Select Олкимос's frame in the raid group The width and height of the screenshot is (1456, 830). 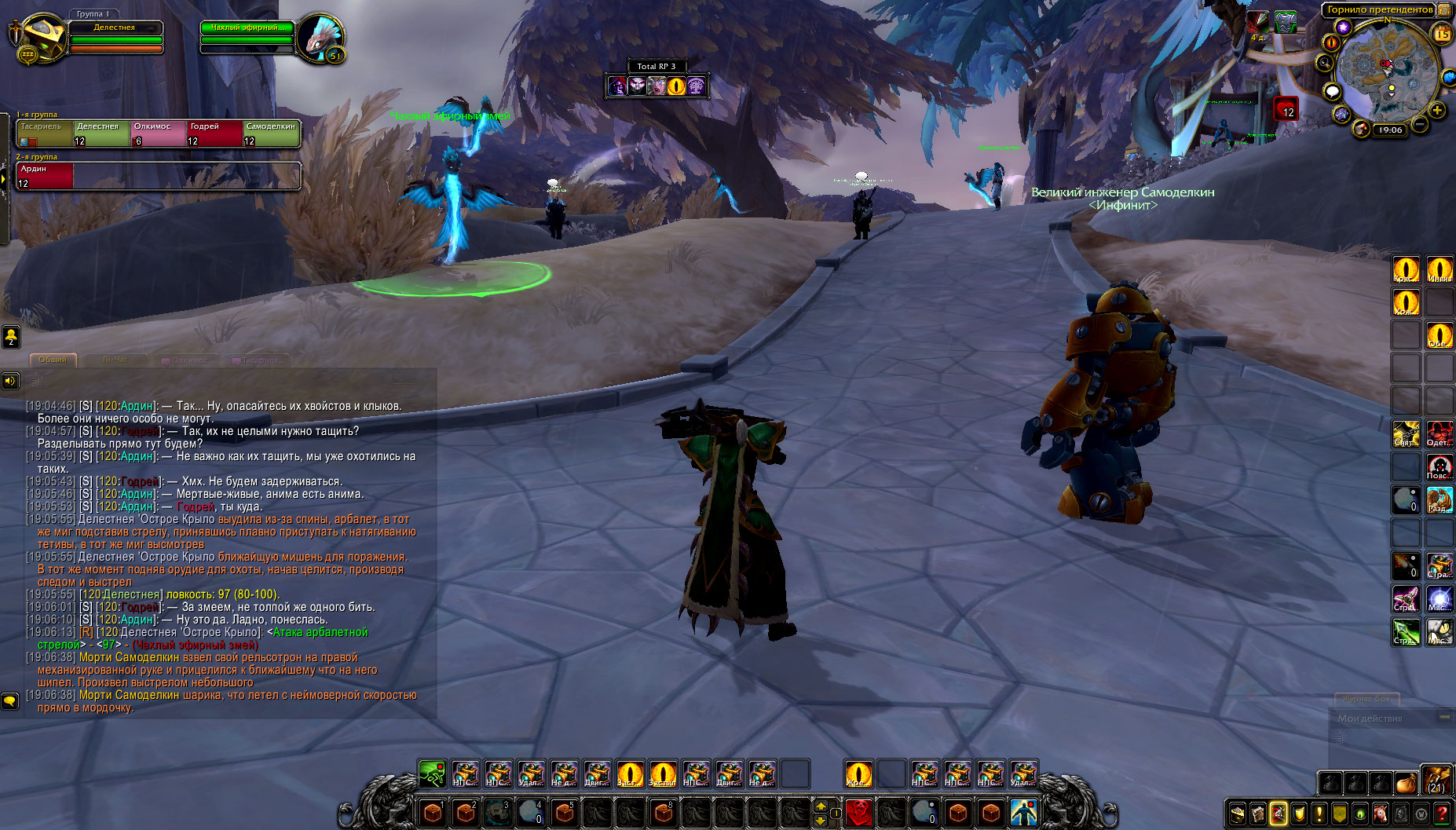point(158,133)
